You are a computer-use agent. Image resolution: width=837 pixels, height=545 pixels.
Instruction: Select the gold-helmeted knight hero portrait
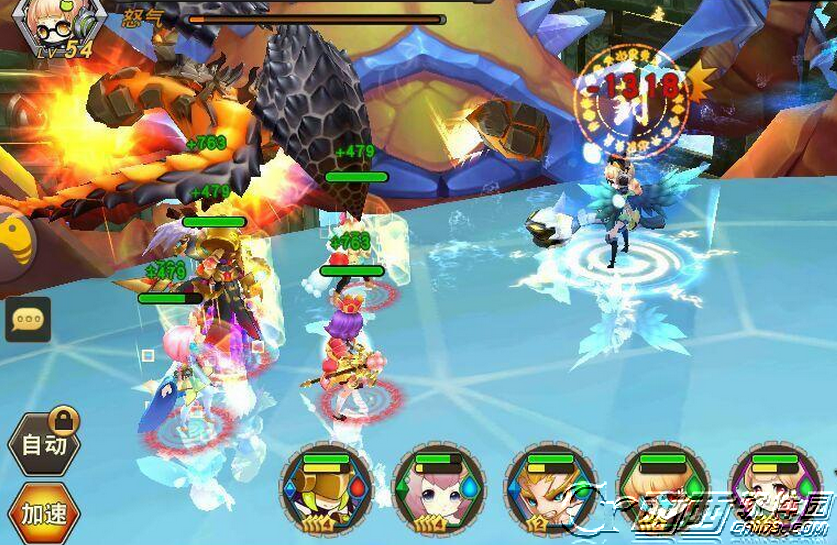pyautogui.click(x=326, y=491)
